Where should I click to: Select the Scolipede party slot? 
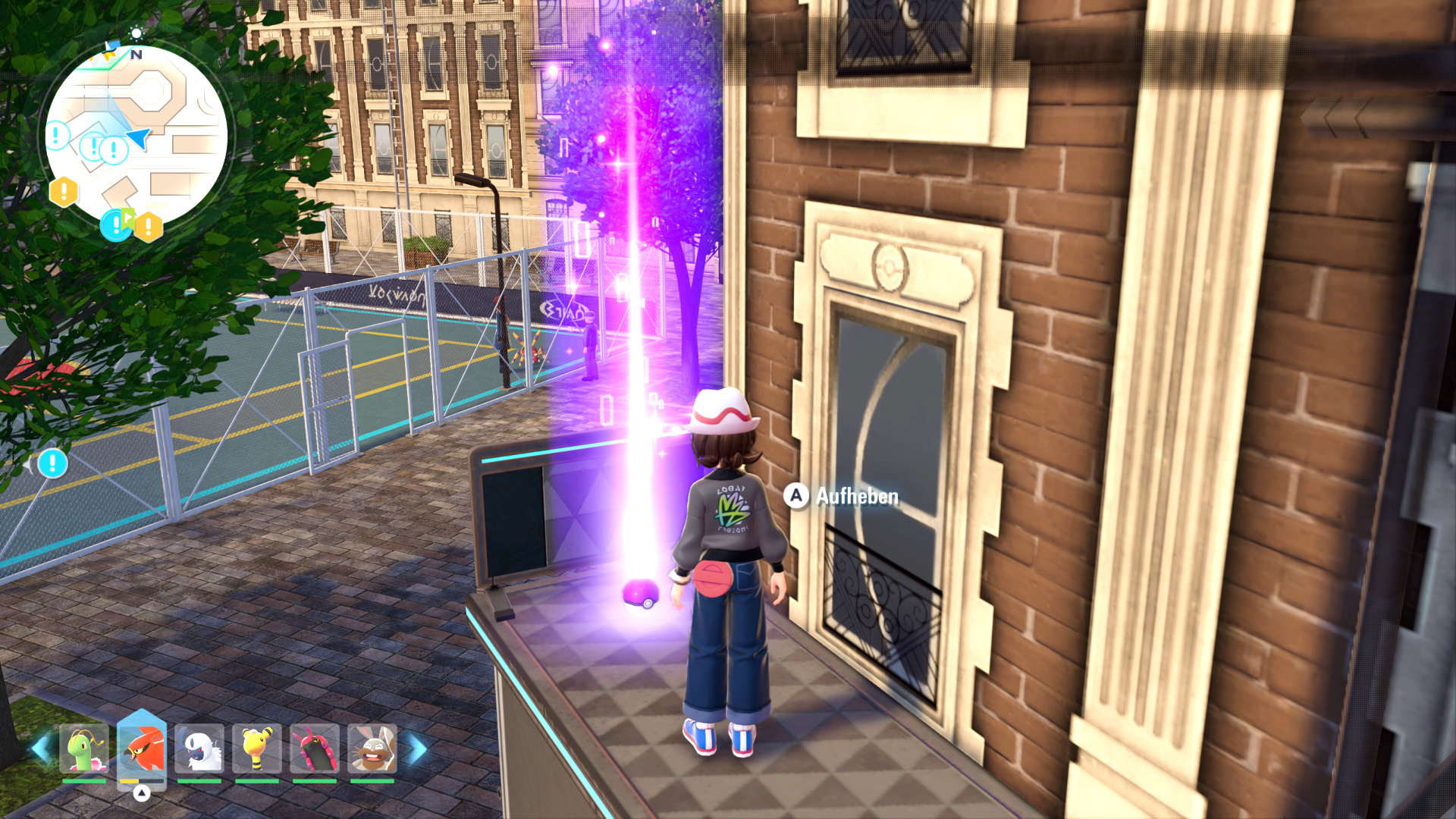click(x=315, y=749)
